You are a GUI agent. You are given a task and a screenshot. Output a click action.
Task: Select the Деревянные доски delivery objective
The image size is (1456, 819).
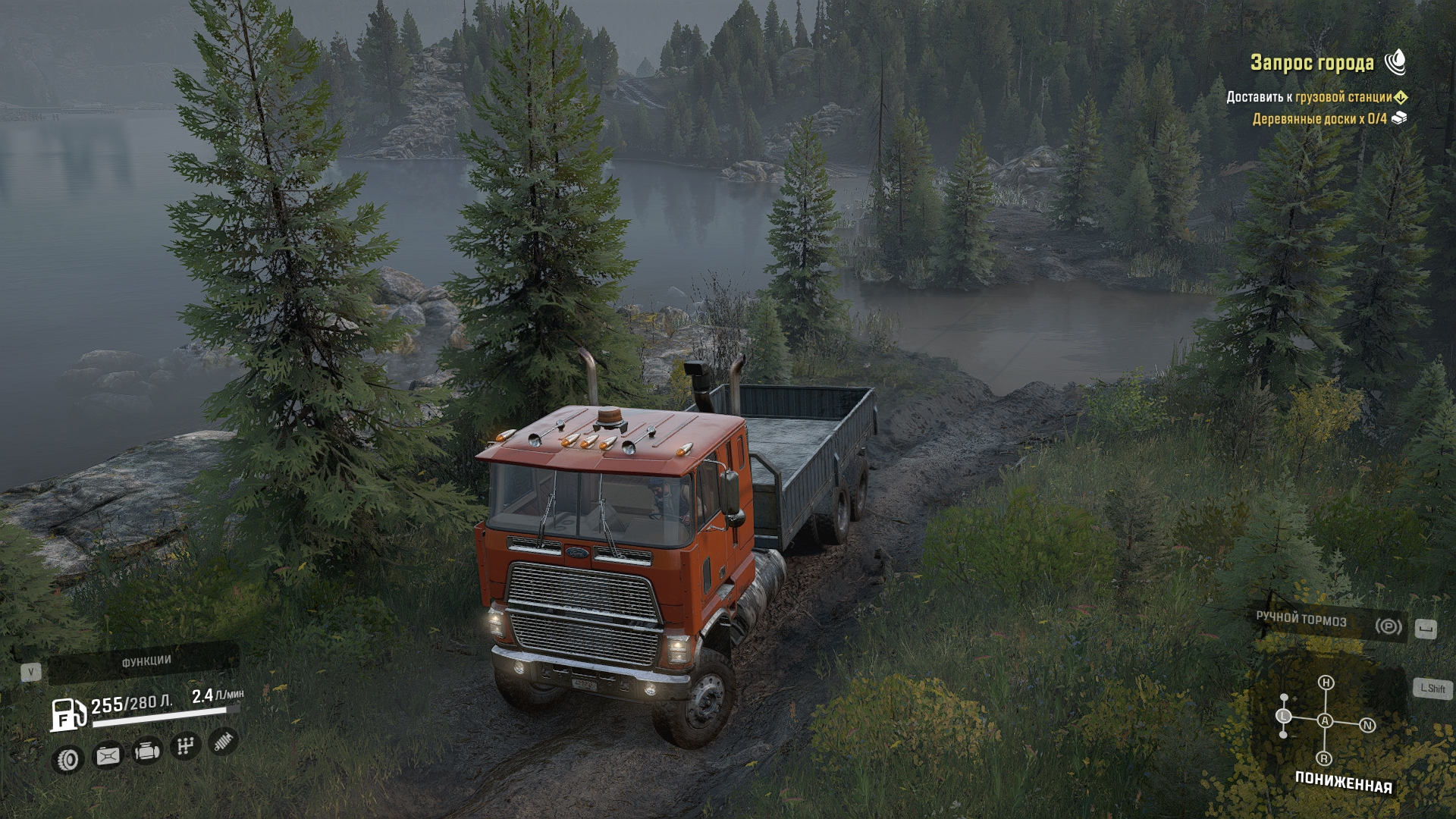coord(1319,119)
